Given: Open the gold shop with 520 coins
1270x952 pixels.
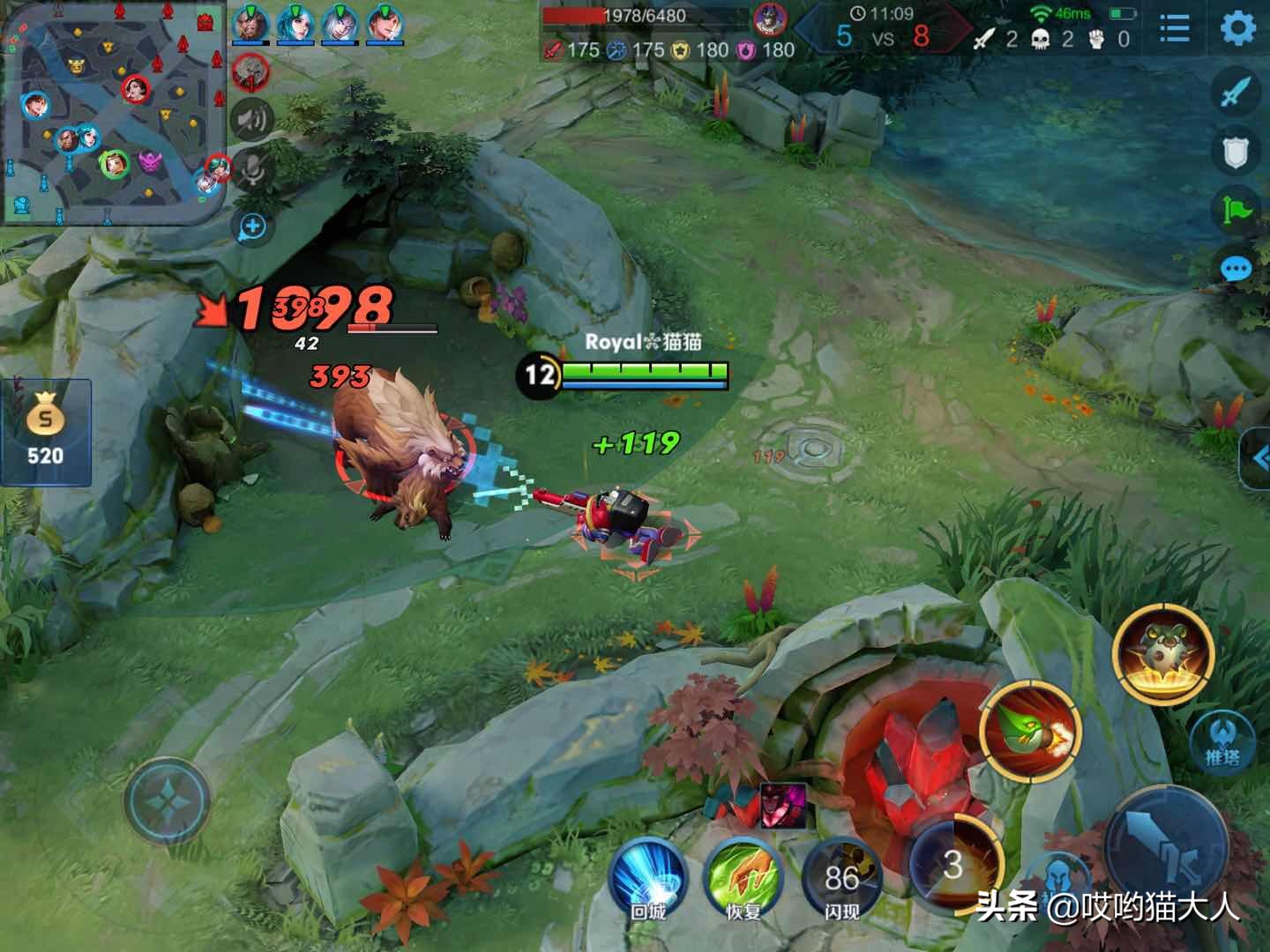Looking at the screenshot, I should (45, 432).
